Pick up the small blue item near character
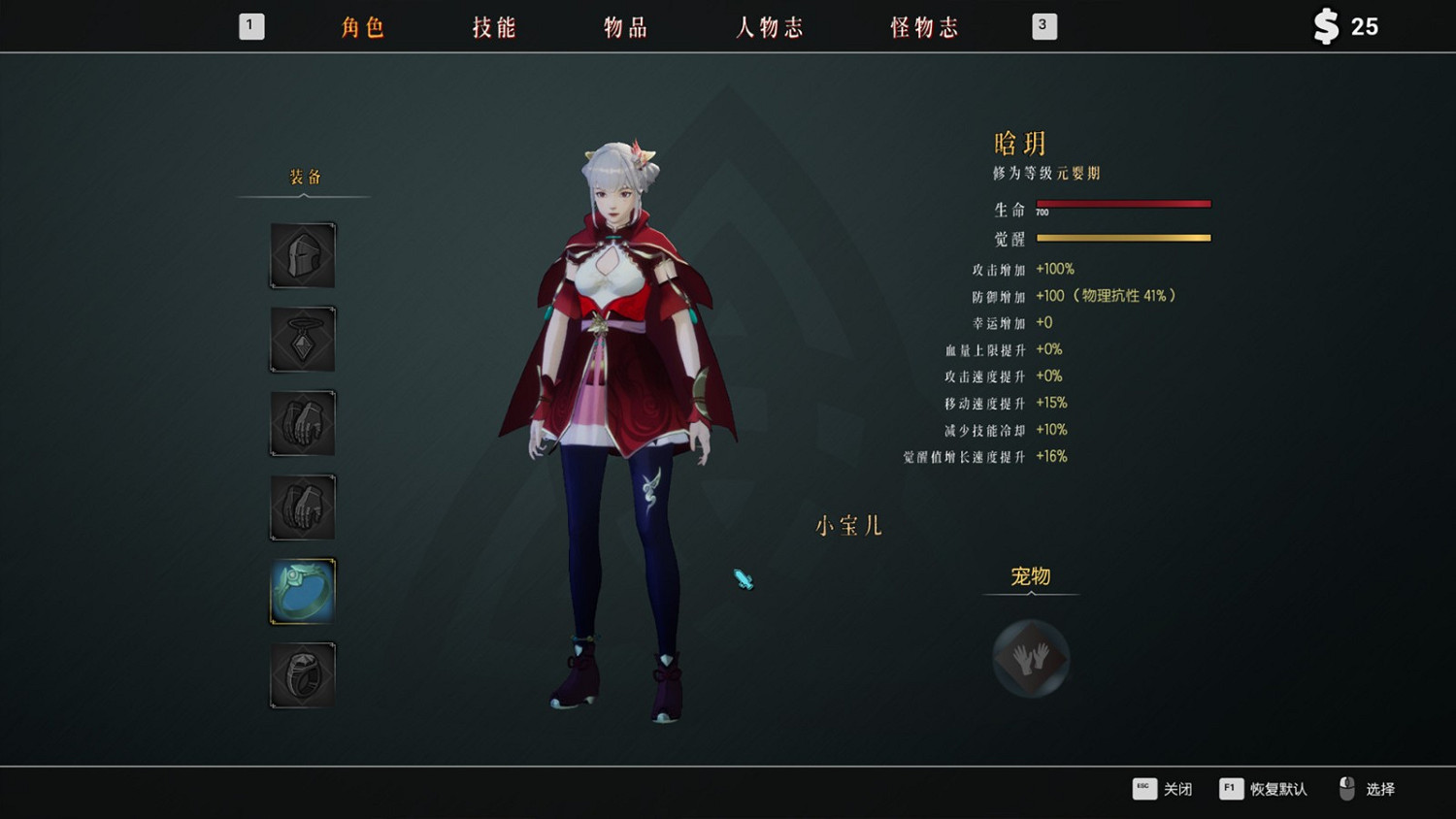Screen dimensions: 1456x819 [x=742, y=579]
